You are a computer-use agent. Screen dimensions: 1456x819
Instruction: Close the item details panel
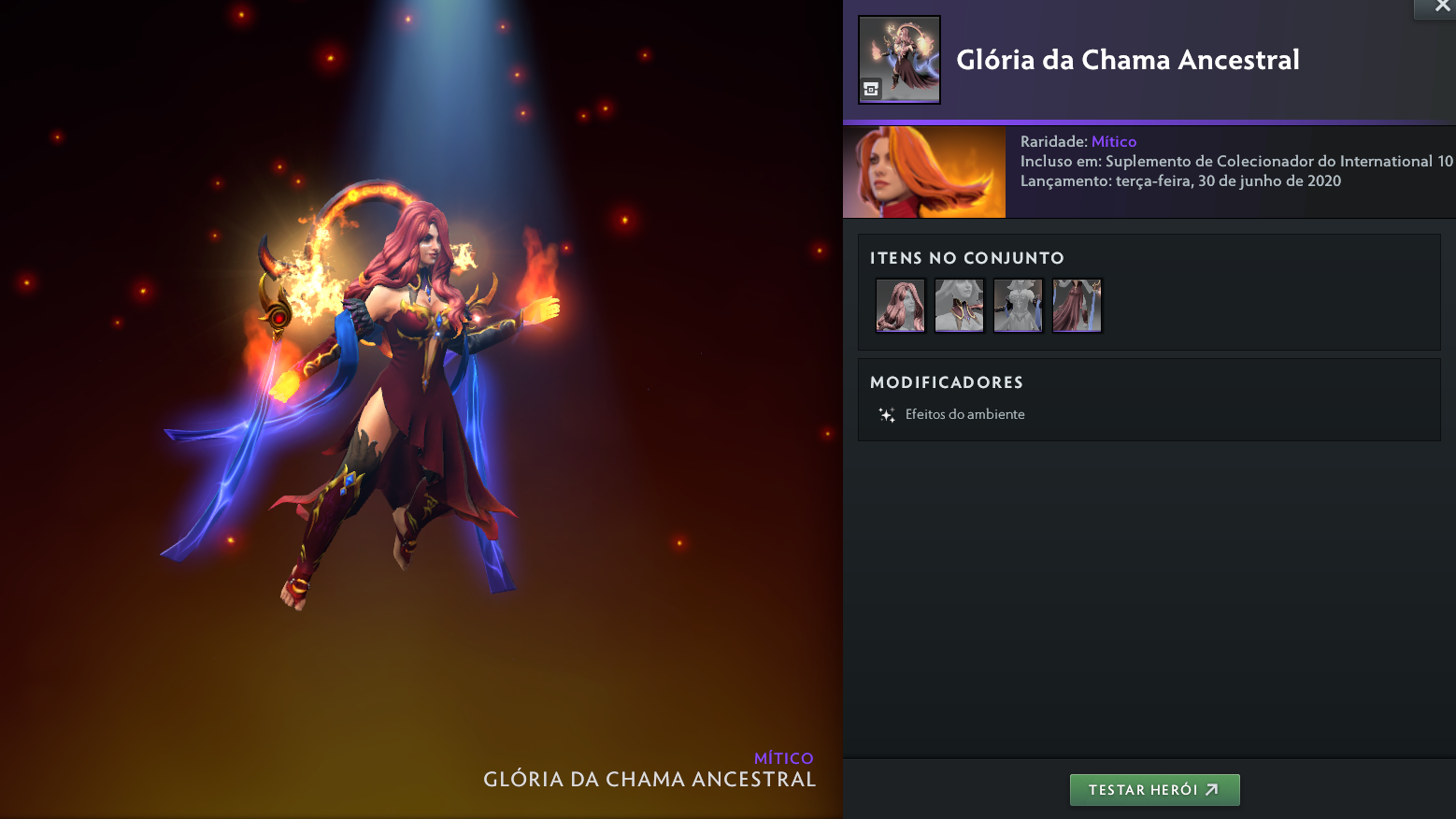pos(1442,7)
